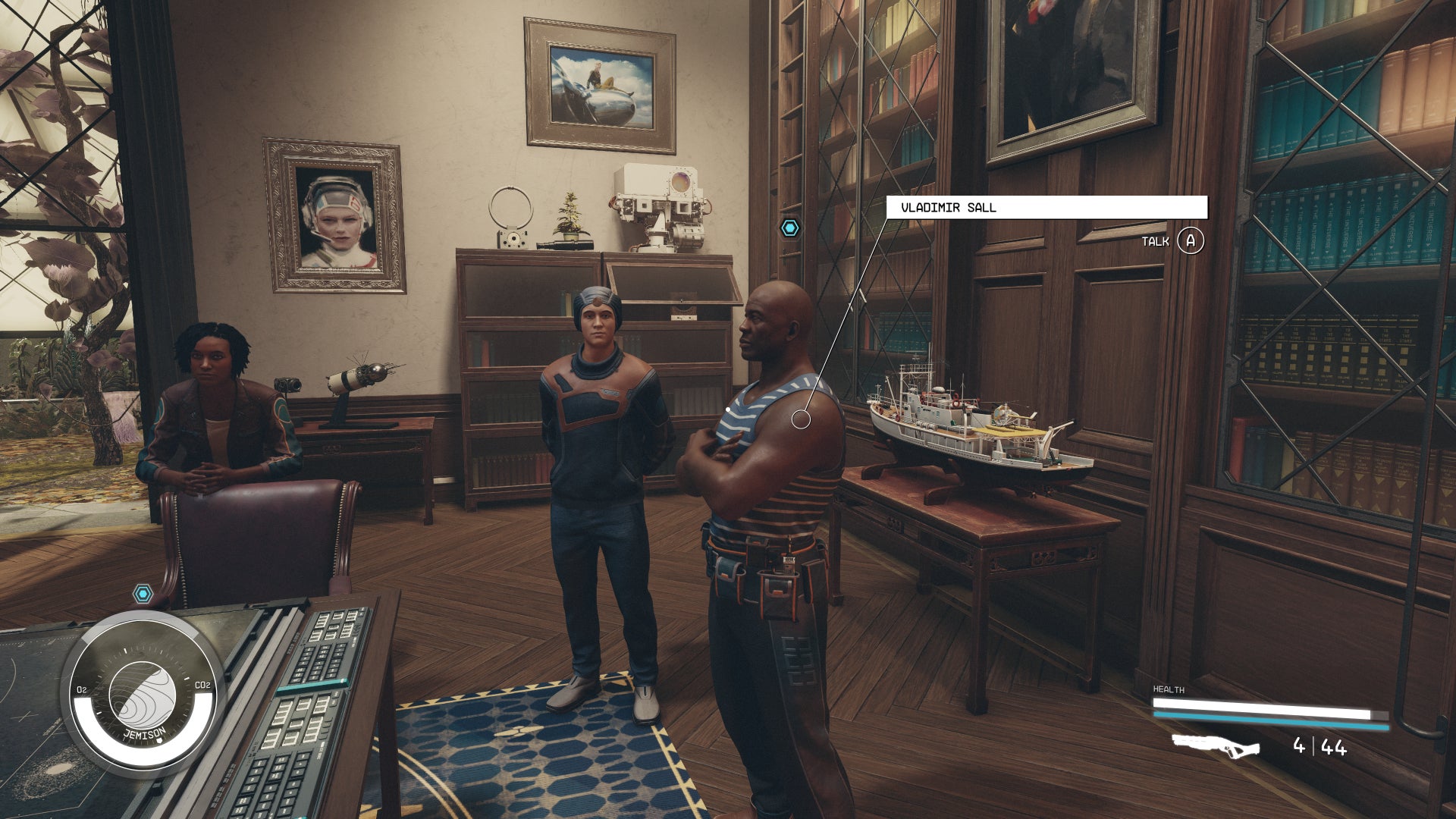Screen dimensions: 1456x819
Task: Select the Vladimir Sall name label
Action: point(1046,207)
